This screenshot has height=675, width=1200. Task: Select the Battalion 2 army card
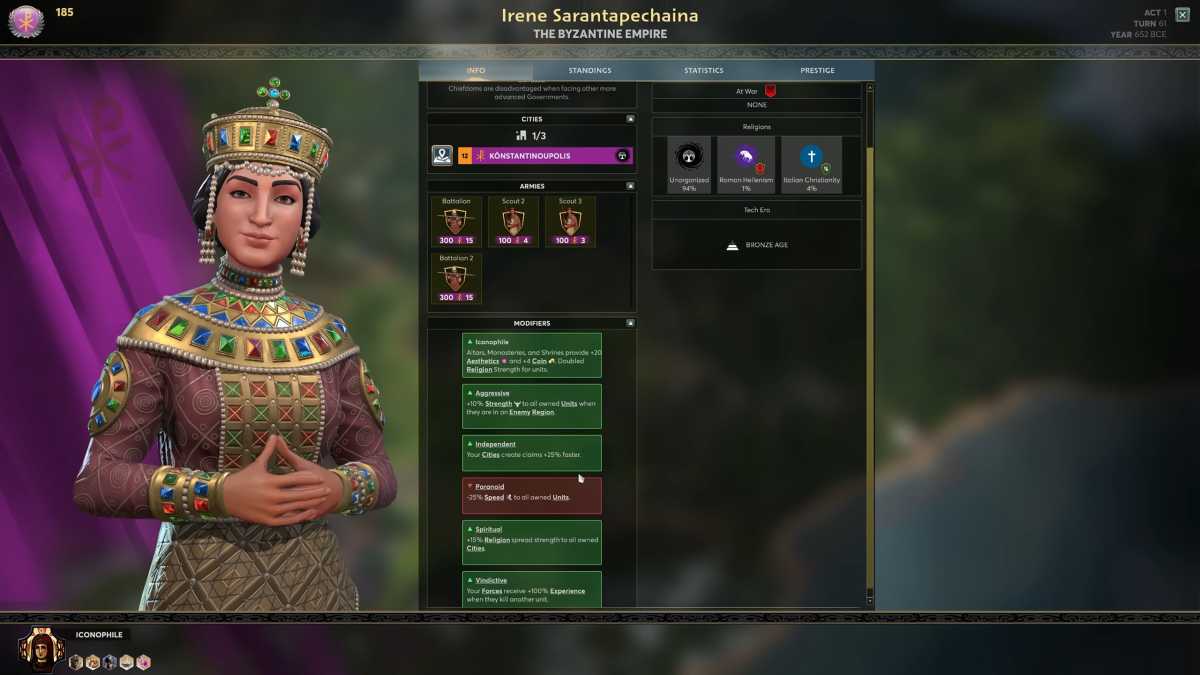point(456,279)
